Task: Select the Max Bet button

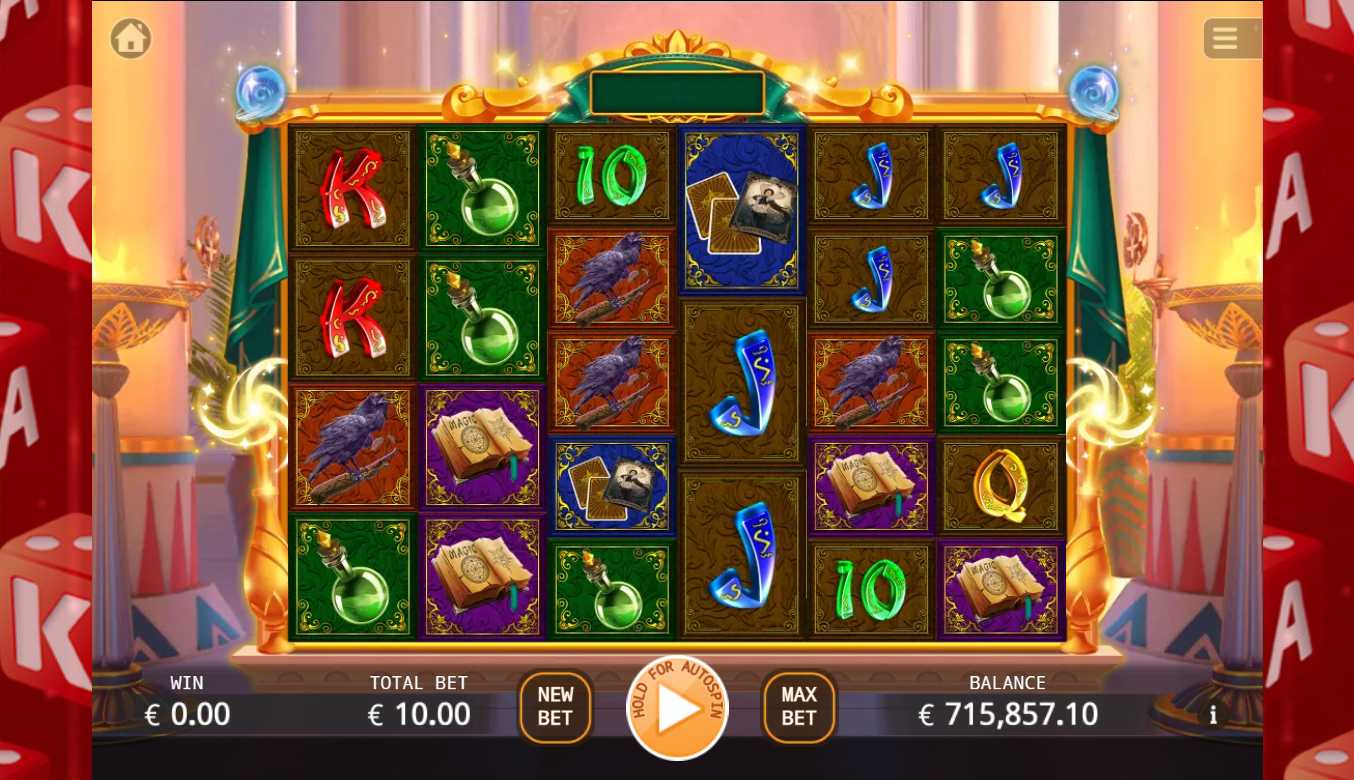Action: click(799, 706)
